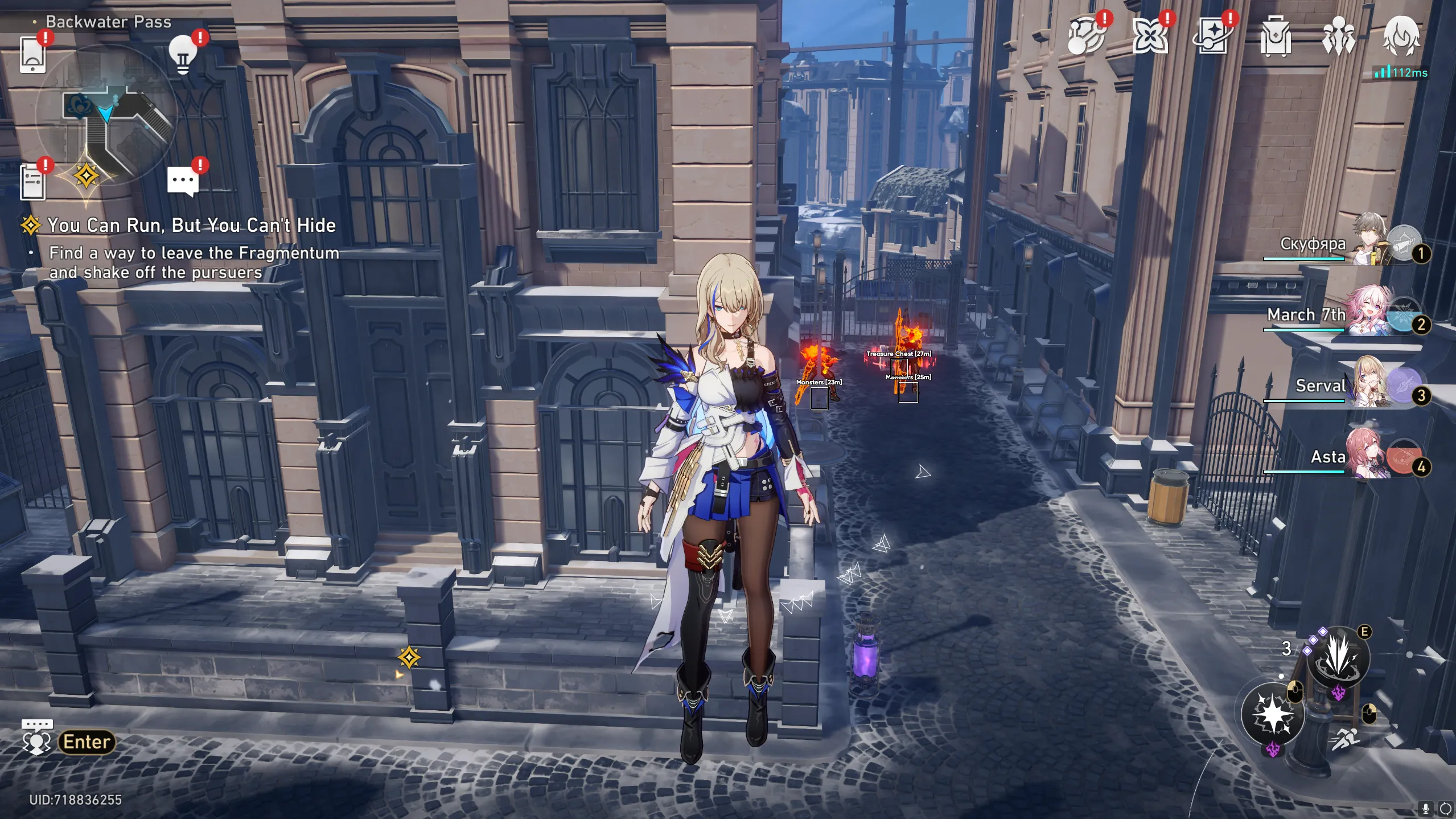
Task: Open the phone menu icon
Action: pos(32,55)
